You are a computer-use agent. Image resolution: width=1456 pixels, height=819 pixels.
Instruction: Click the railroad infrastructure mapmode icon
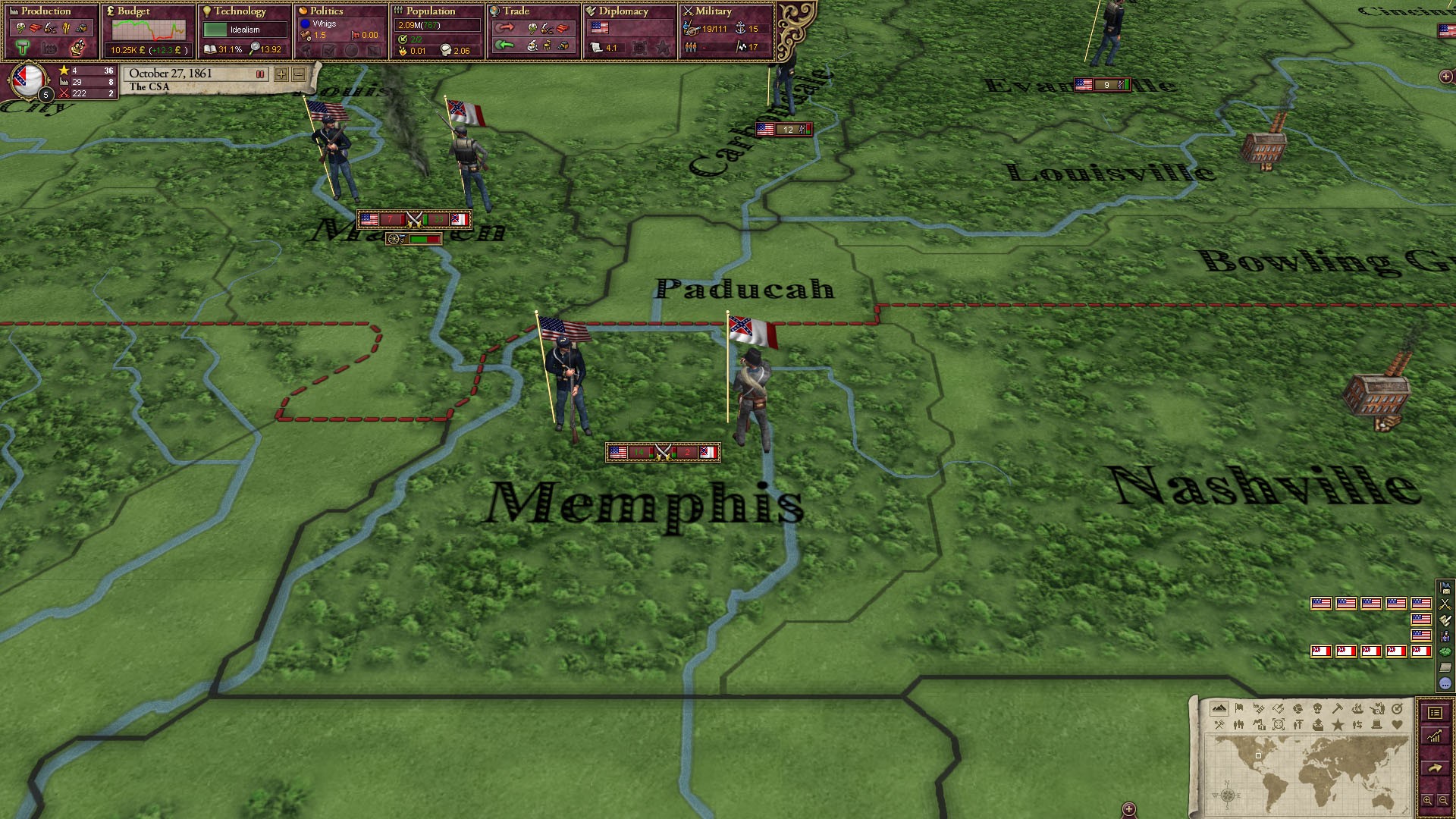pyautogui.click(x=1259, y=710)
